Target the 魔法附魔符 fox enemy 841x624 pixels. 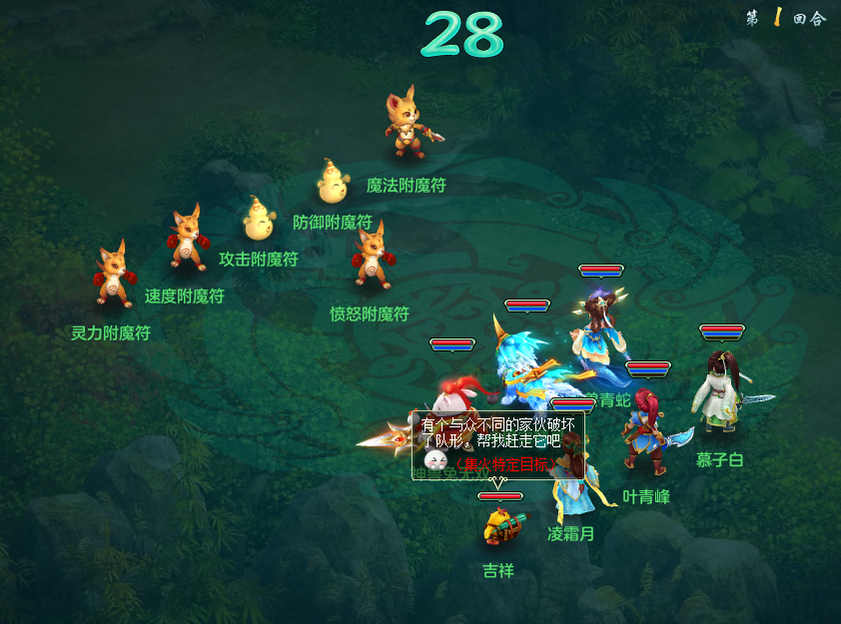408,125
